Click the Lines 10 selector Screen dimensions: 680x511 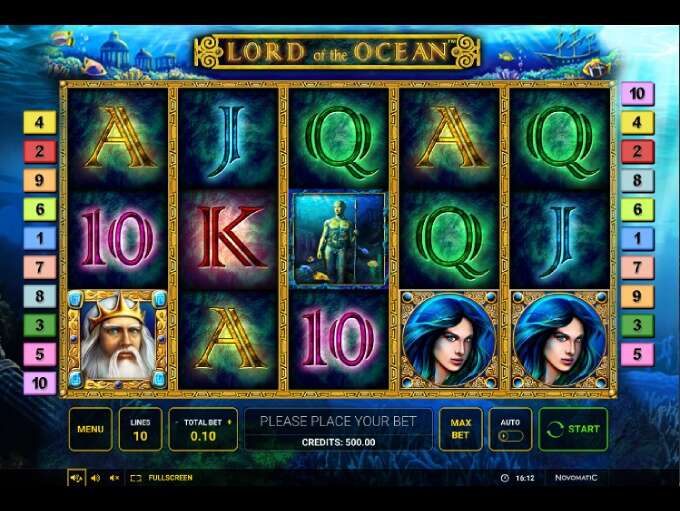(x=140, y=429)
